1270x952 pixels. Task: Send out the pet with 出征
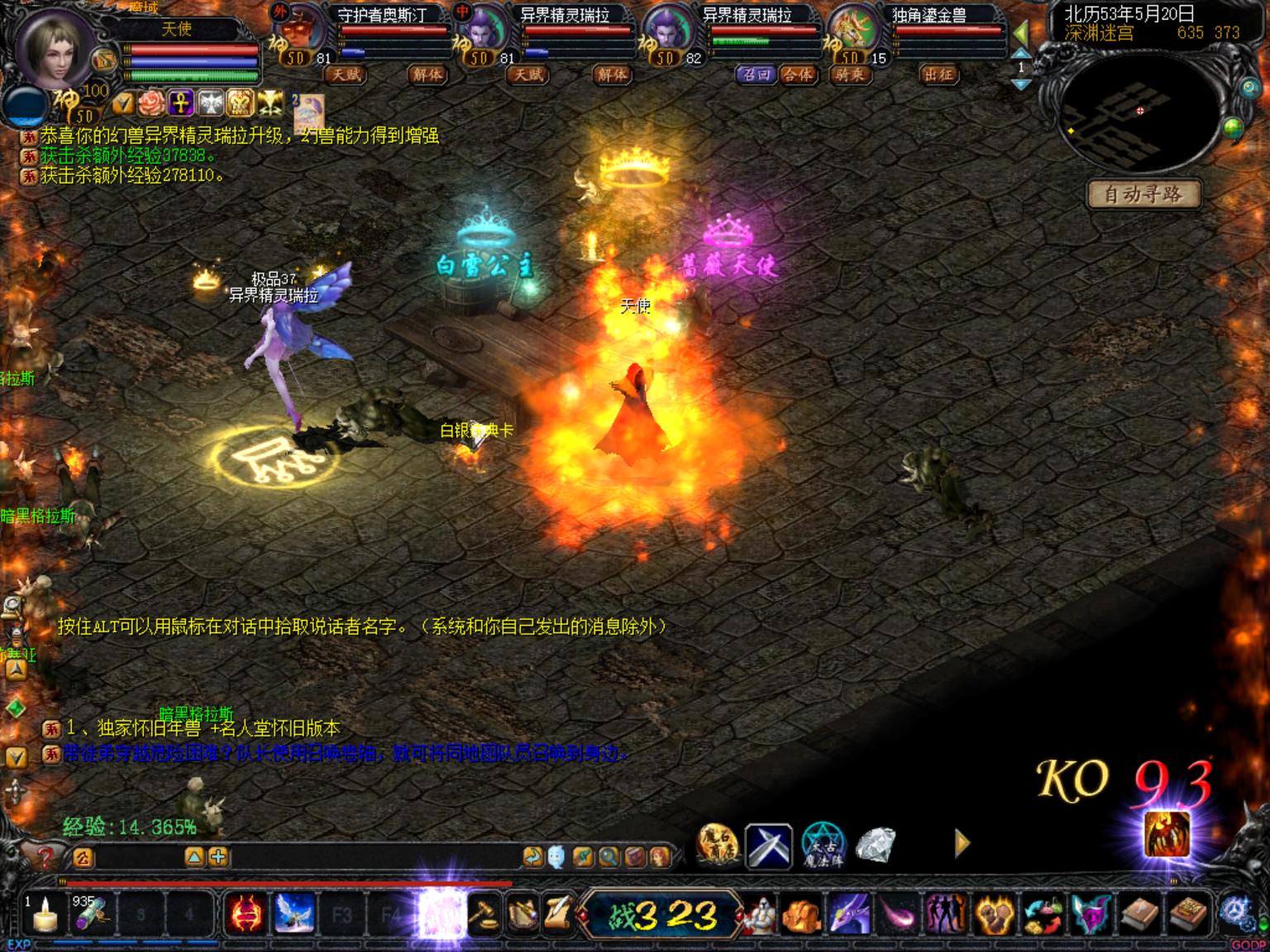click(938, 75)
